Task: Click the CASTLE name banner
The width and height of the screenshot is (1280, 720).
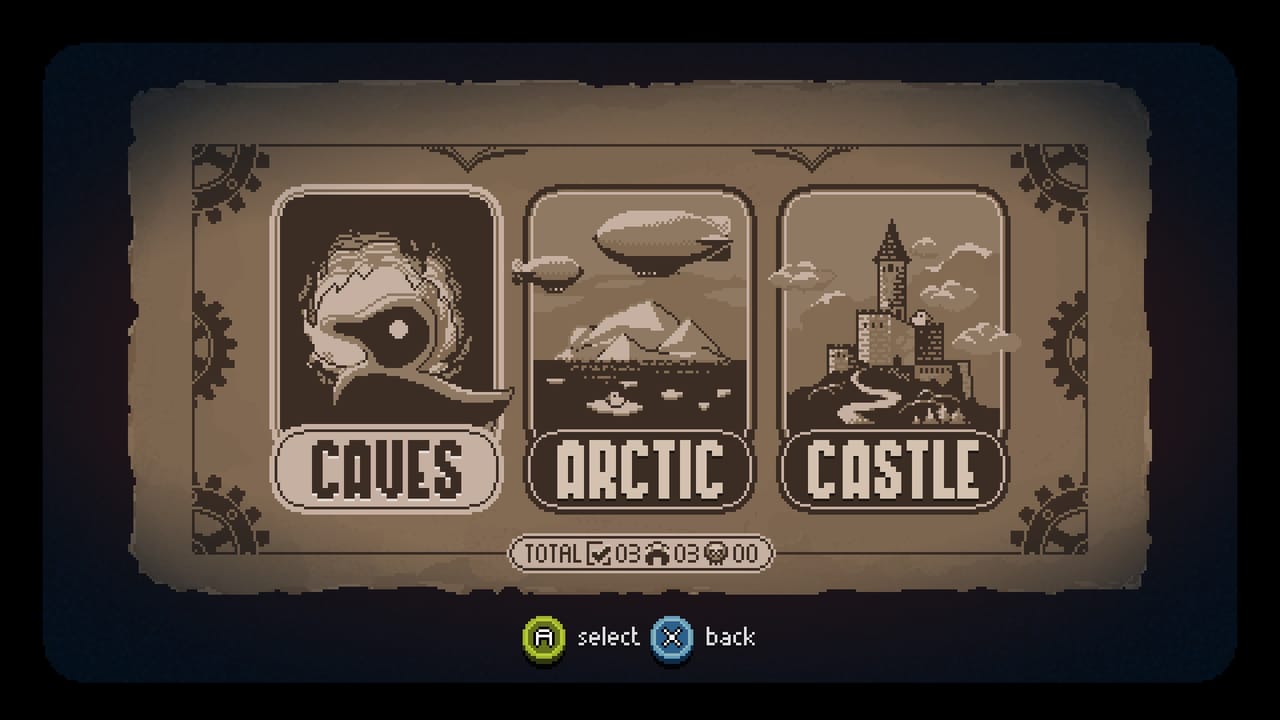Action: point(892,466)
